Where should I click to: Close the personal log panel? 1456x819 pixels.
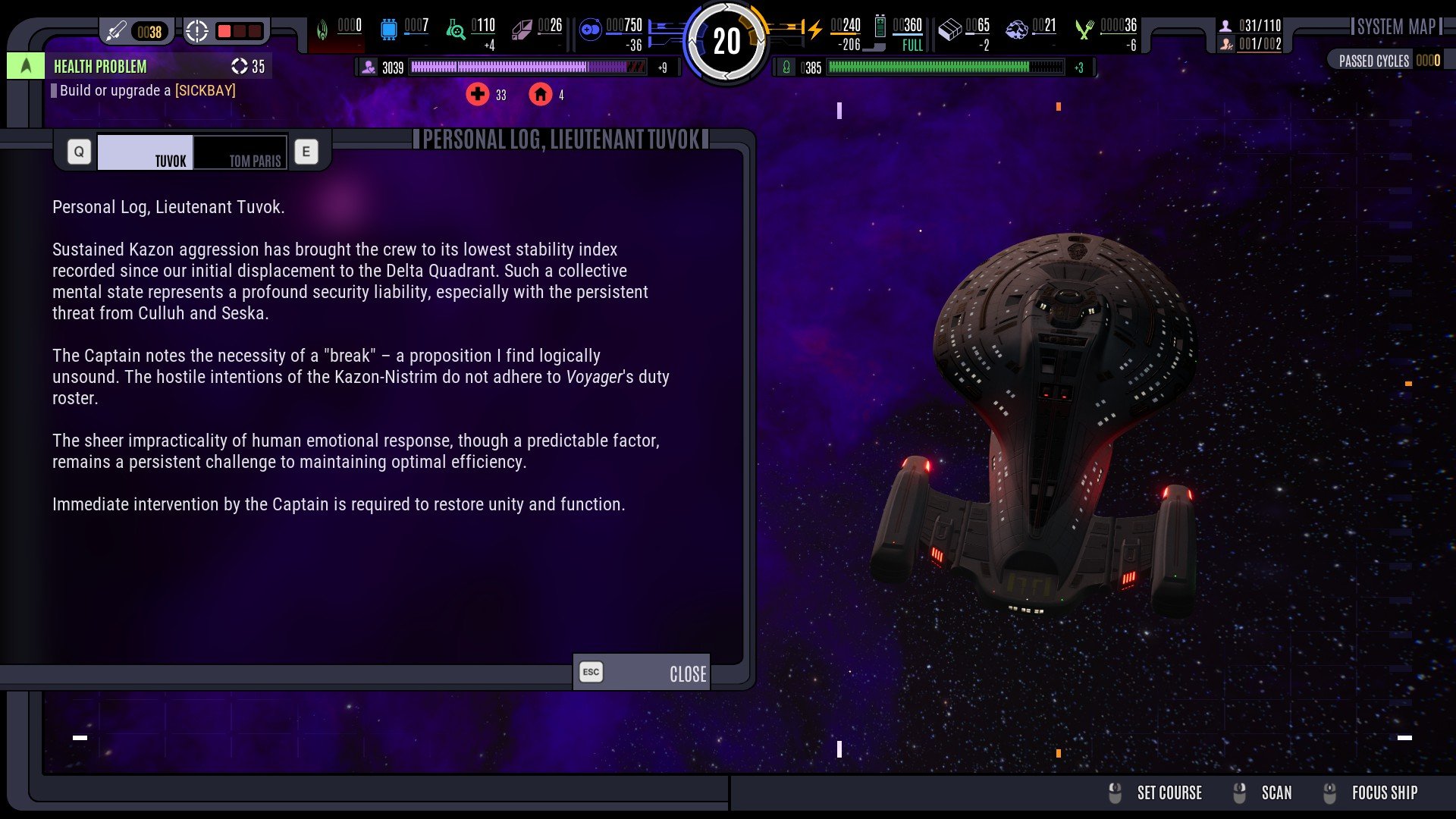pyautogui.click(x=642, y=673)
